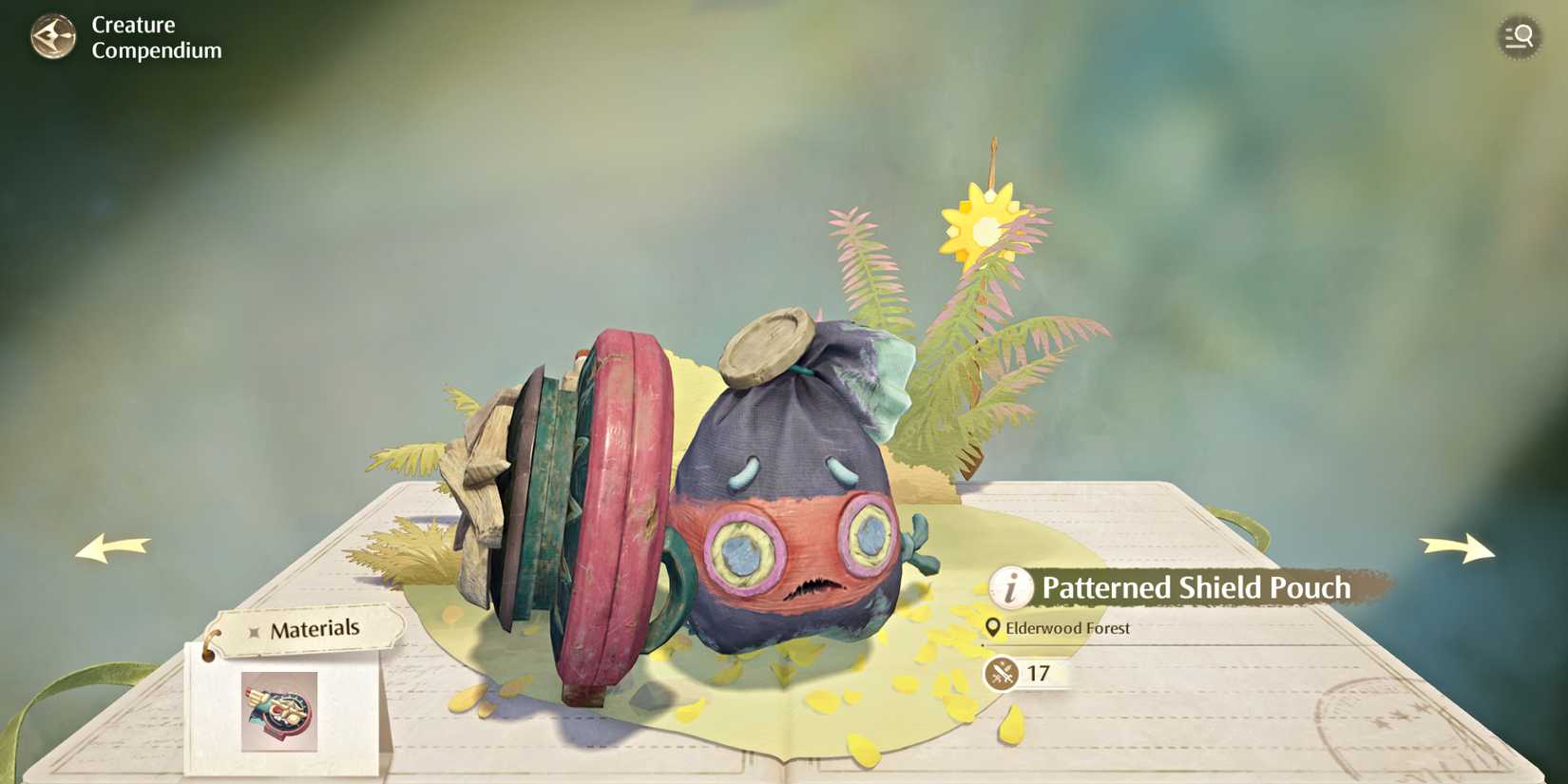Select the Patterned Shield Pouch name banner
The height and width of the screenshot is (784, 1568).
pos(1196,587)
